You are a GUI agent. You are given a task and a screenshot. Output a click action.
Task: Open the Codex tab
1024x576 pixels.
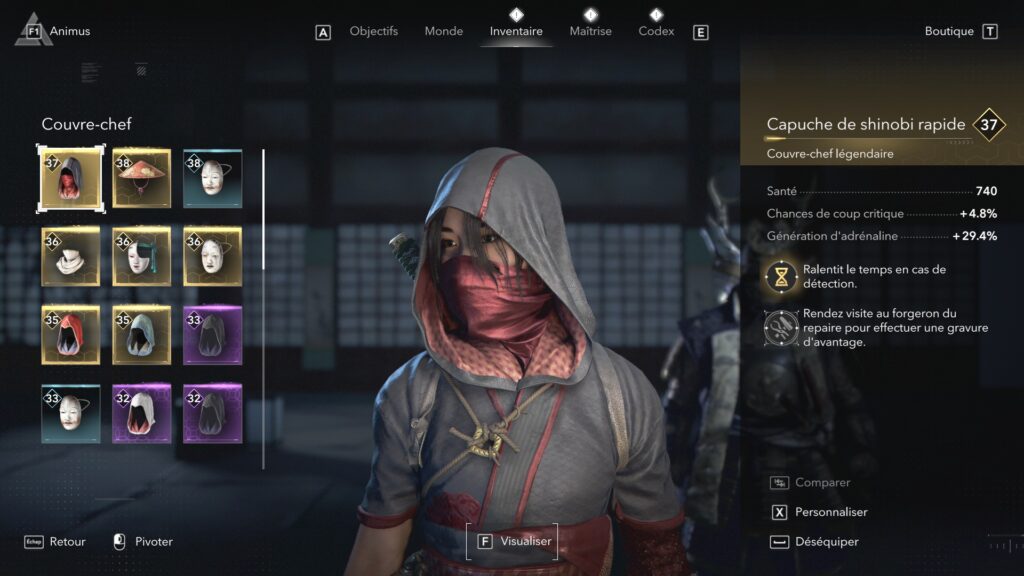tap(656, 31)
